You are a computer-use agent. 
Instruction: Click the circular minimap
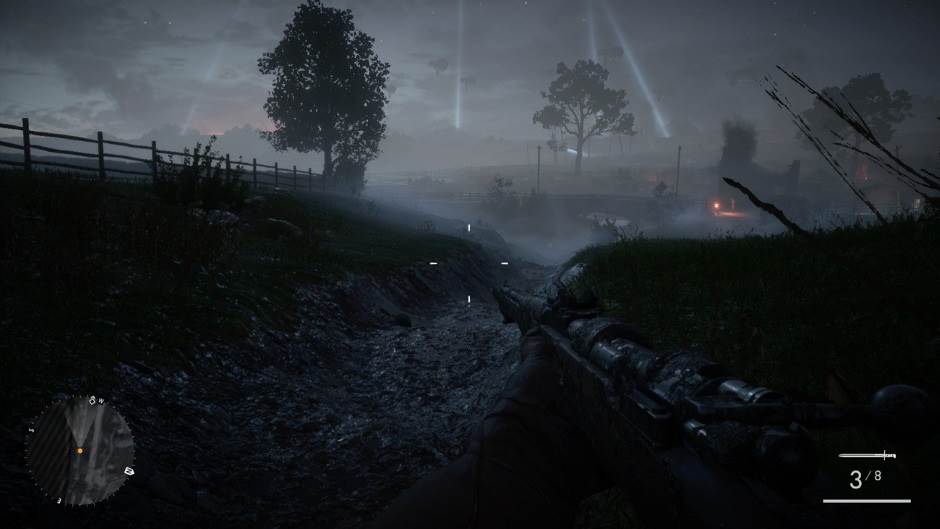pos(80,450)
